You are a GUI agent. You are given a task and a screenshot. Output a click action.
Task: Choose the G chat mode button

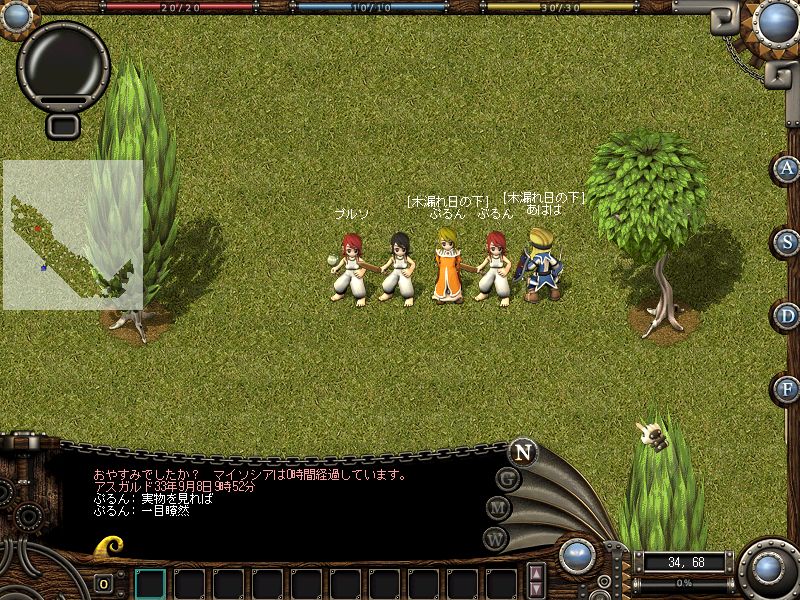coord(508,479)
